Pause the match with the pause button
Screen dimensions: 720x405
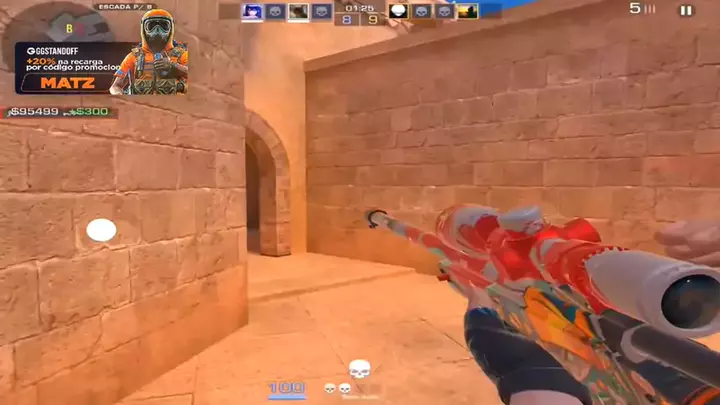686,10
